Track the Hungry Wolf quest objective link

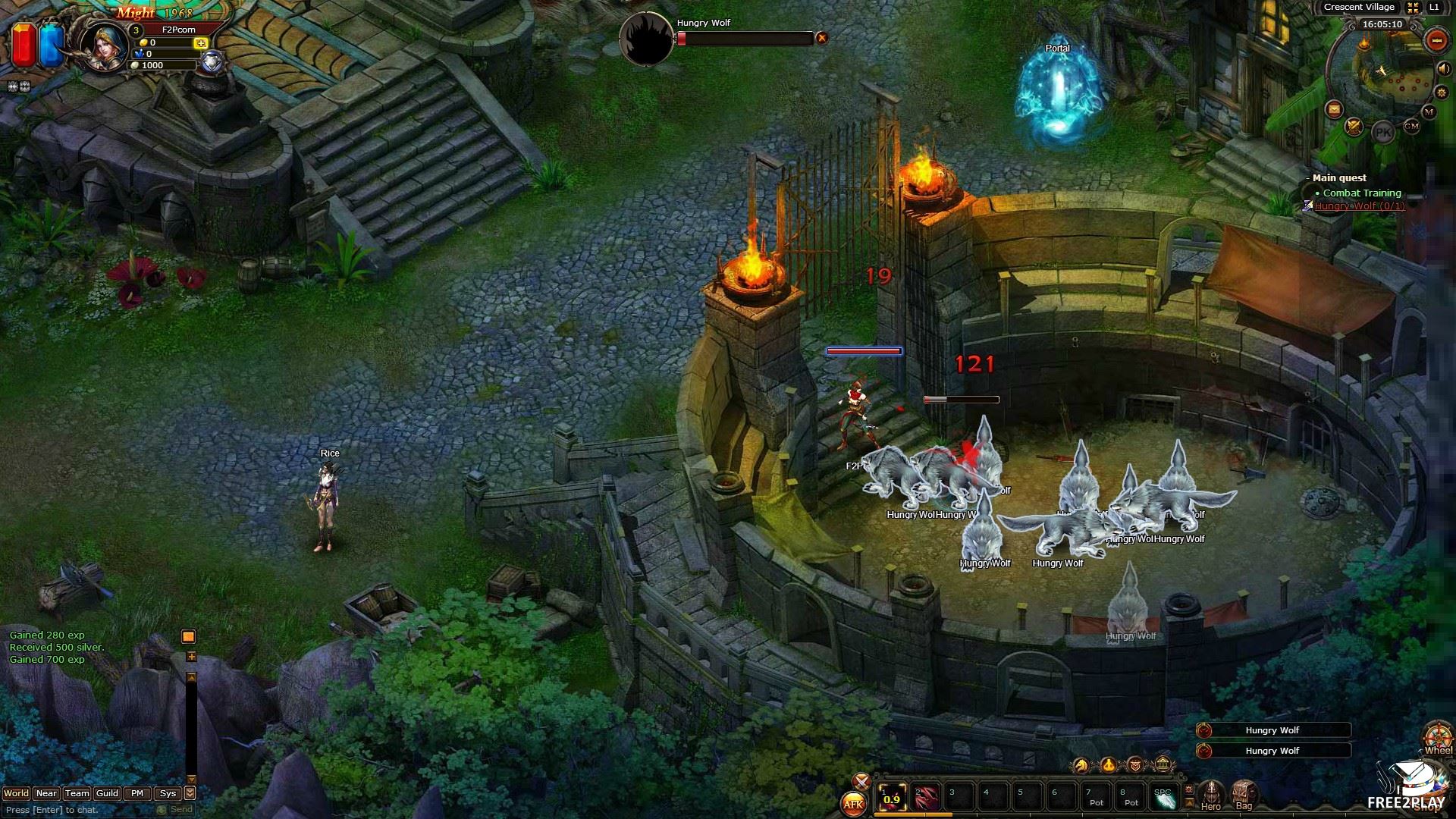click(1359, 206)
